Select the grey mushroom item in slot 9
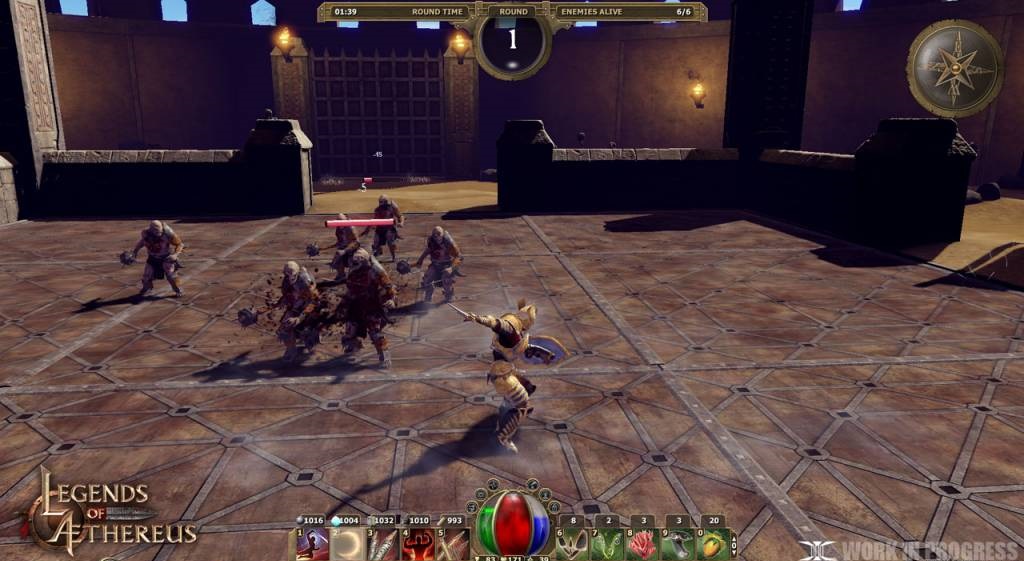Screen dimensions: 1024x561 click(676, 543)
